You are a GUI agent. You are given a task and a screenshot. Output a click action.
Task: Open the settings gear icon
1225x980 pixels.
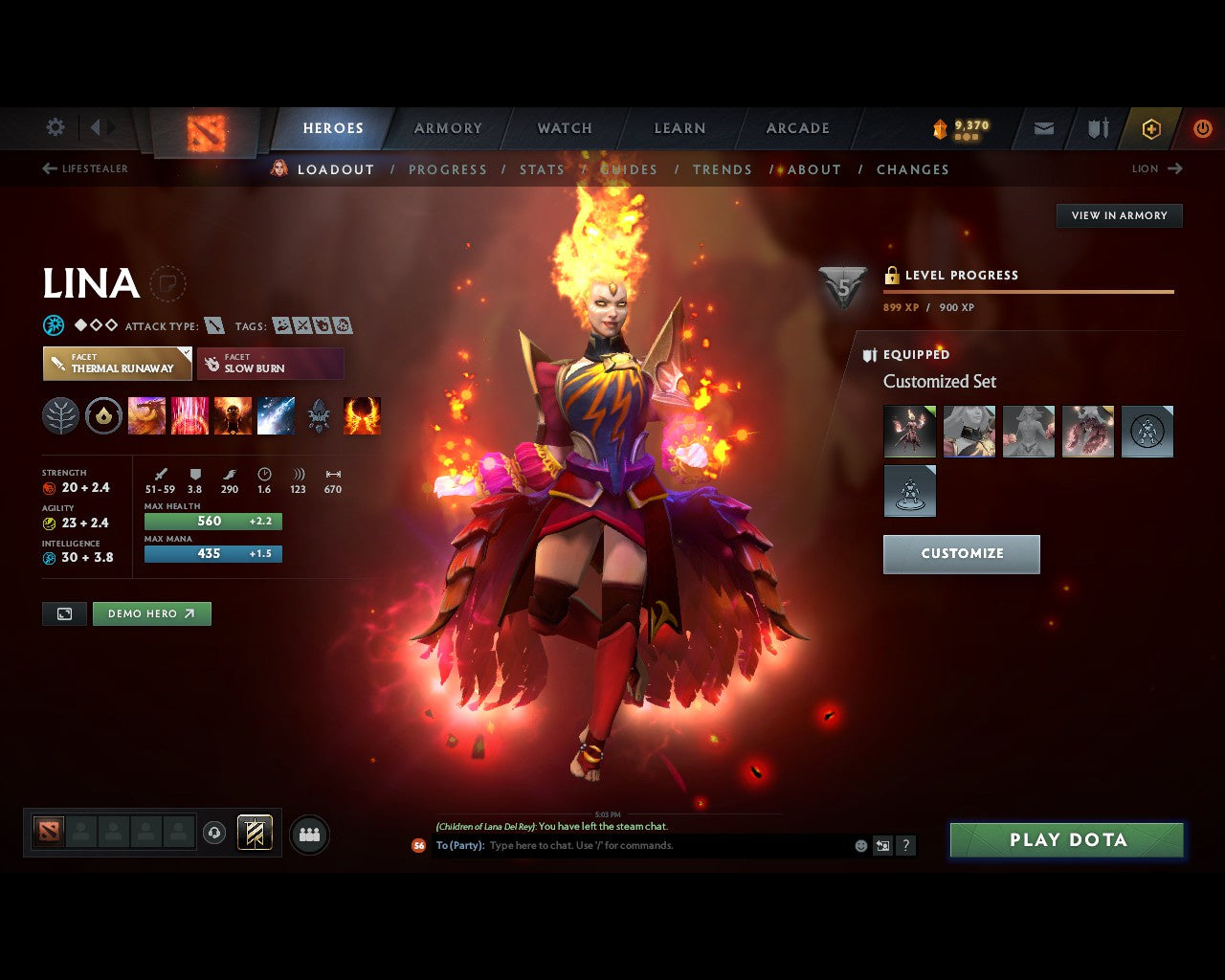(56, 127)
